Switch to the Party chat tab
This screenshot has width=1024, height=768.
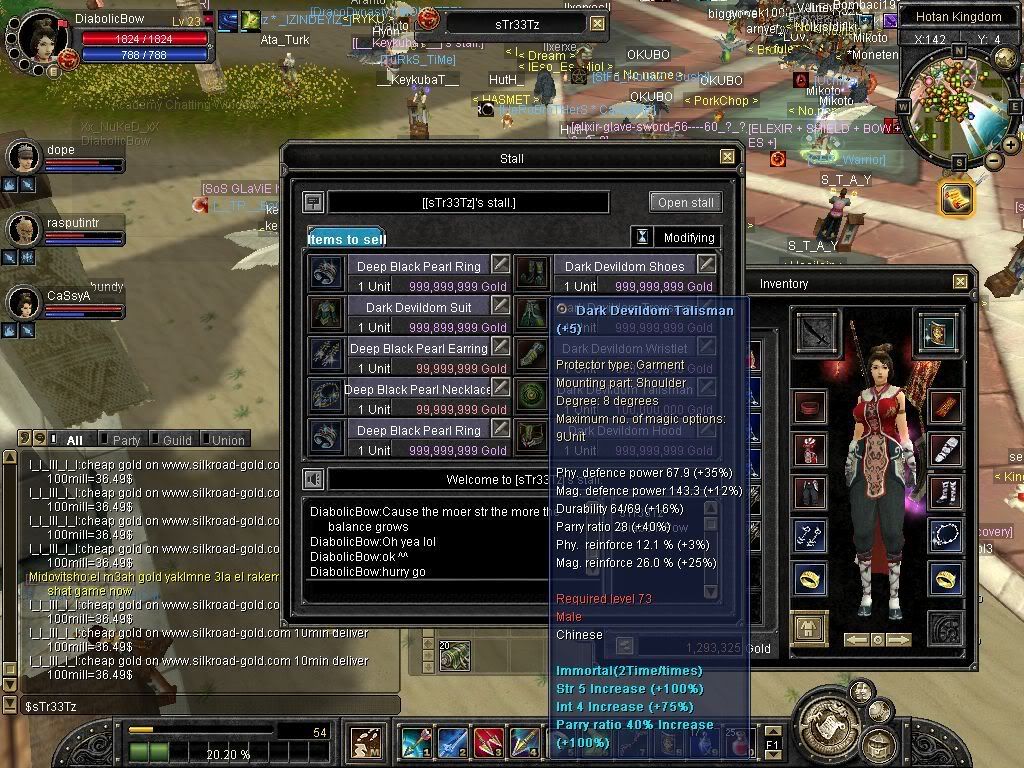126,440
